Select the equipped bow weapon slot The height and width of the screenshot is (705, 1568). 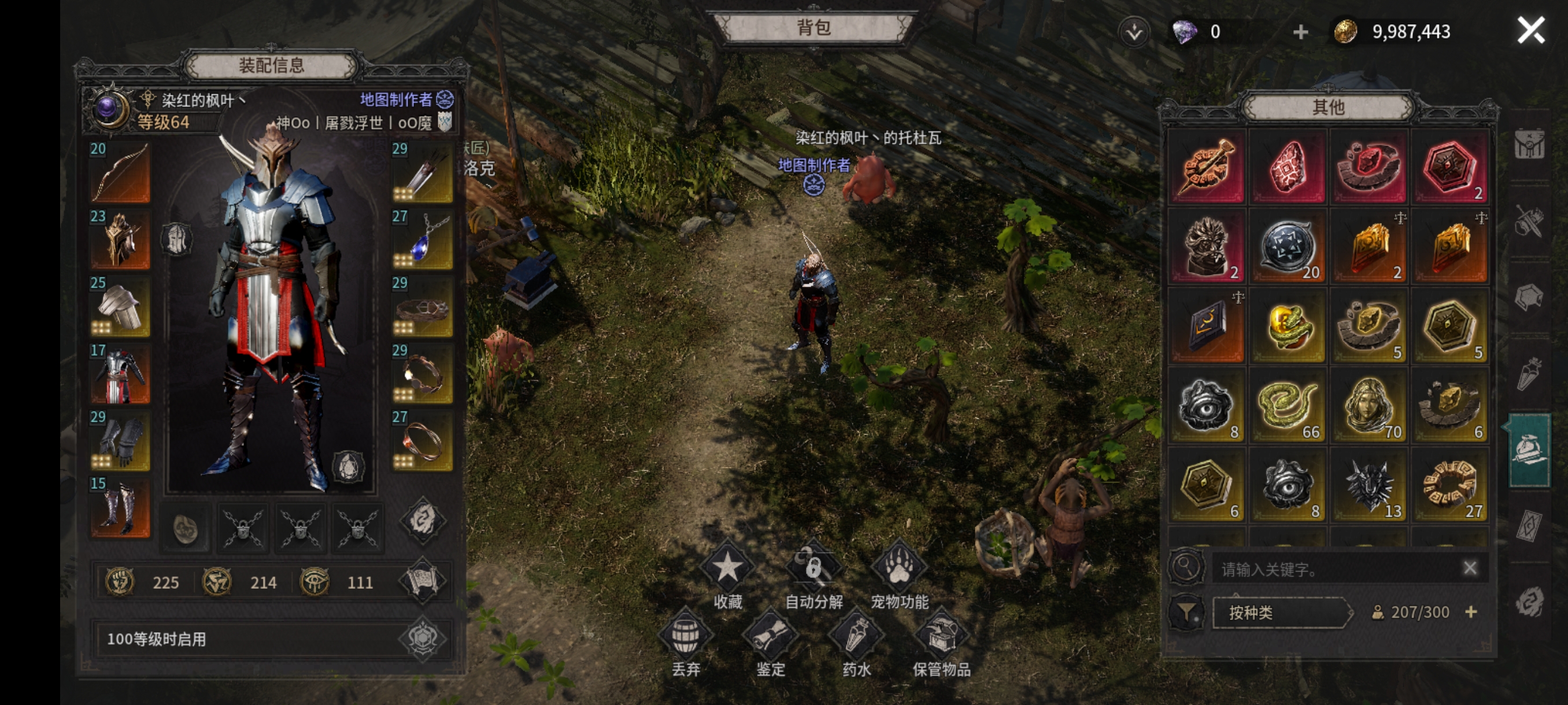(x=120, y=172)
